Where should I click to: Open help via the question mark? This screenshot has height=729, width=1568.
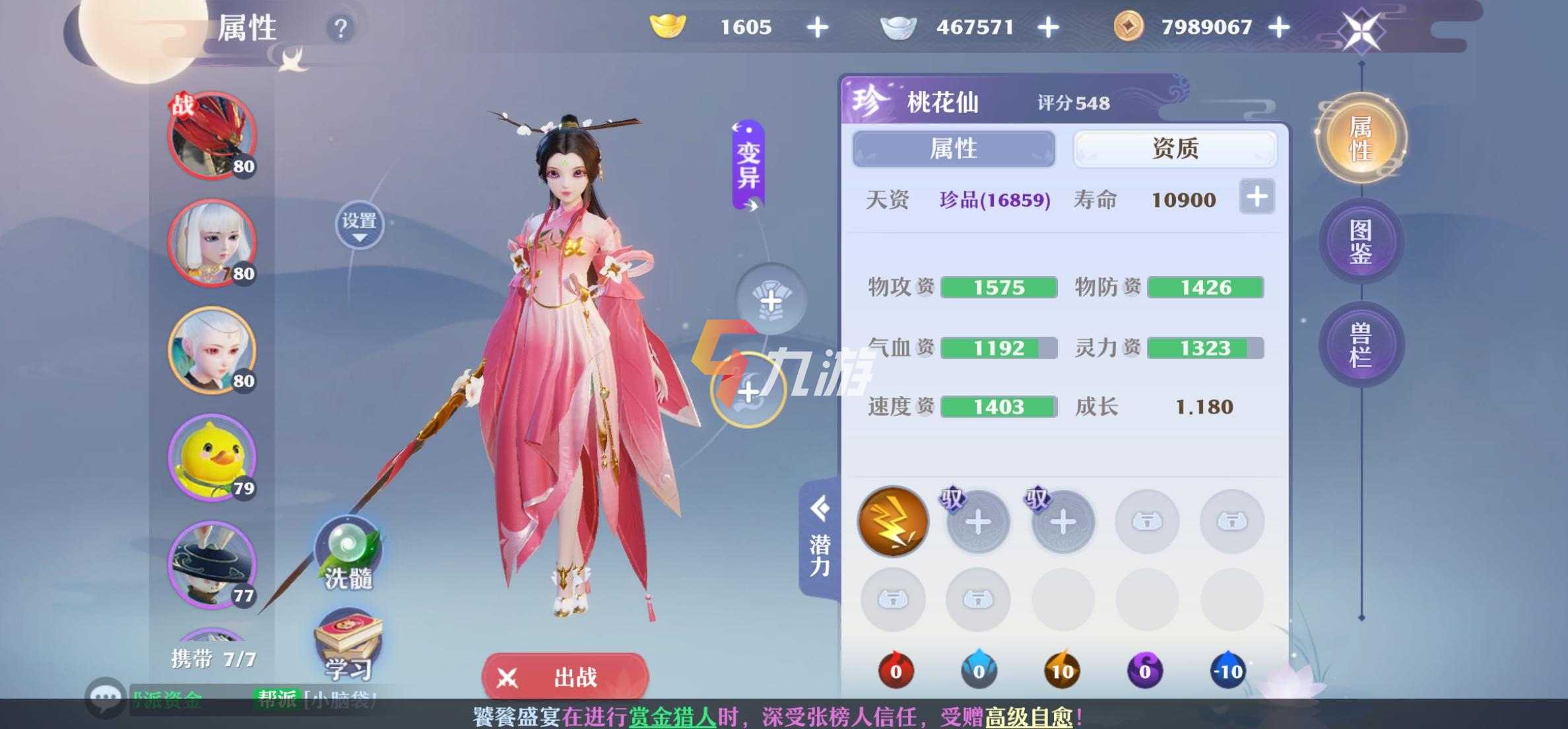341,28
